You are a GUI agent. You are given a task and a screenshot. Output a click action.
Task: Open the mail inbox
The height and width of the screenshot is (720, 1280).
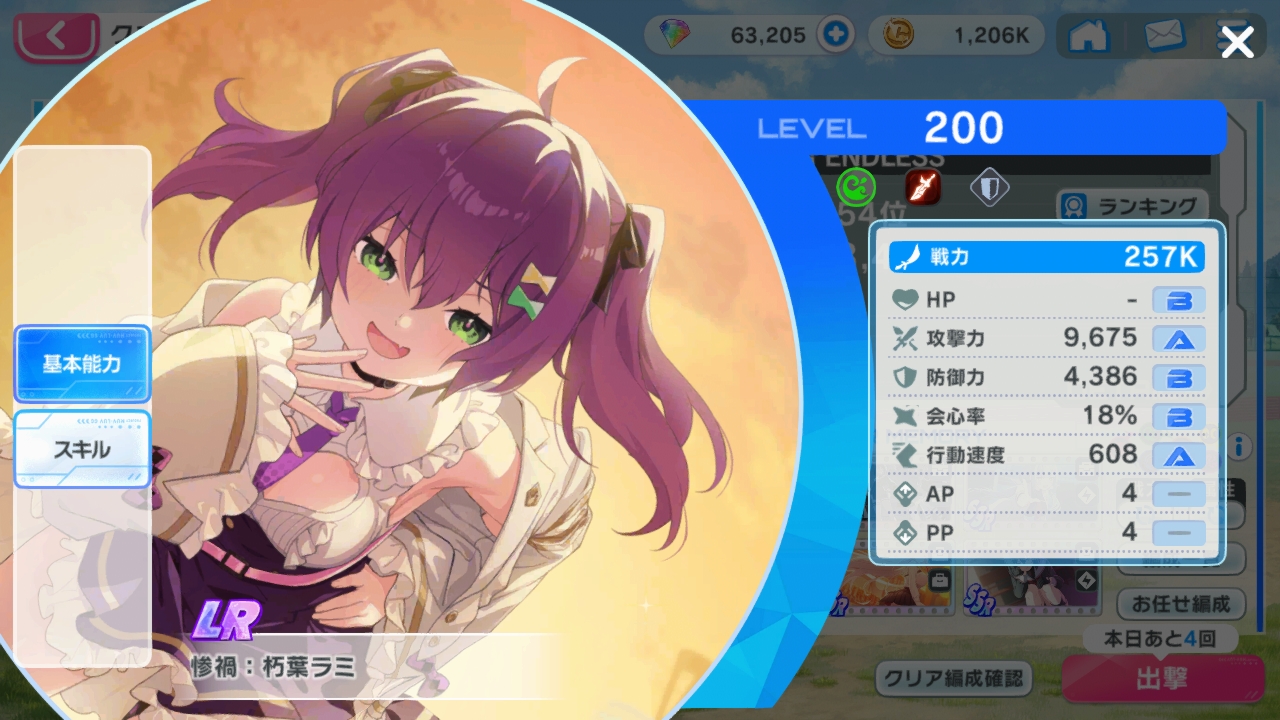coord(1164,35)
